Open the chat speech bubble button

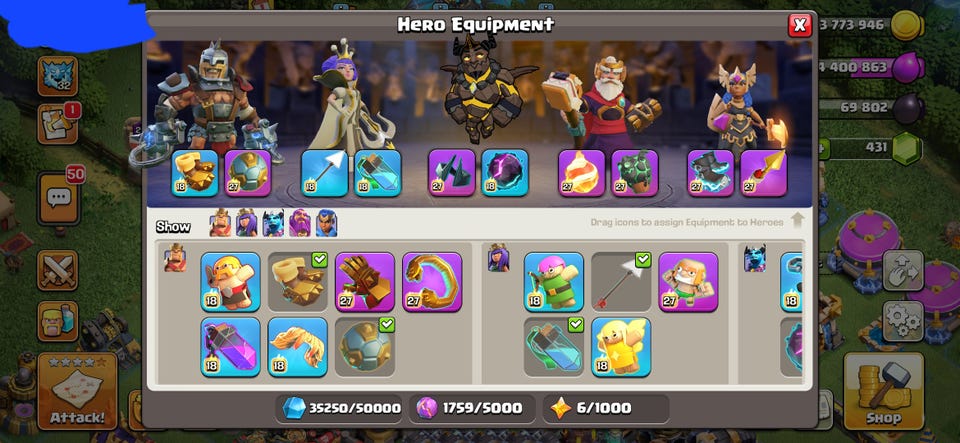[x=57, y=197]
